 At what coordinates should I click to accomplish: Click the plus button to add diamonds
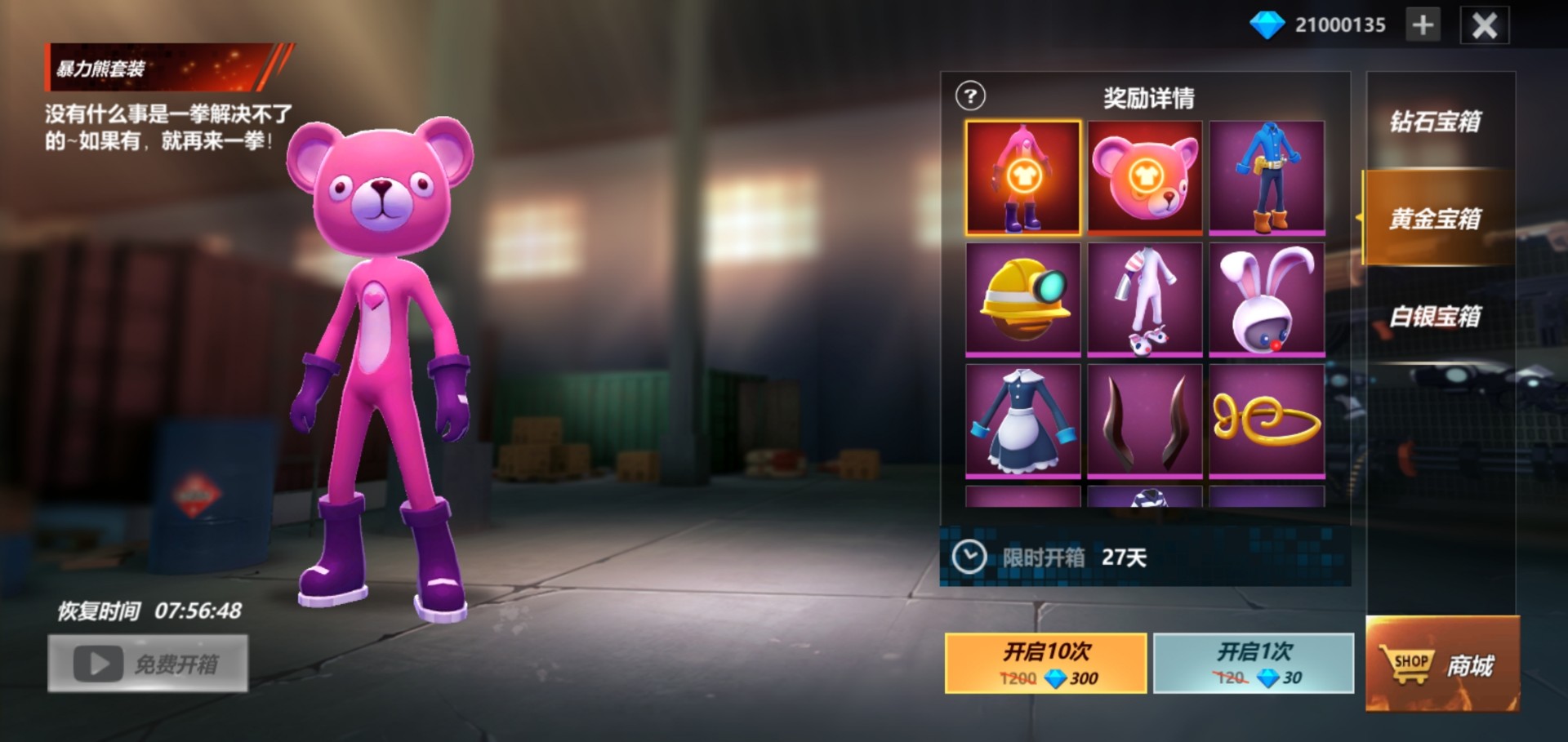1422,24
